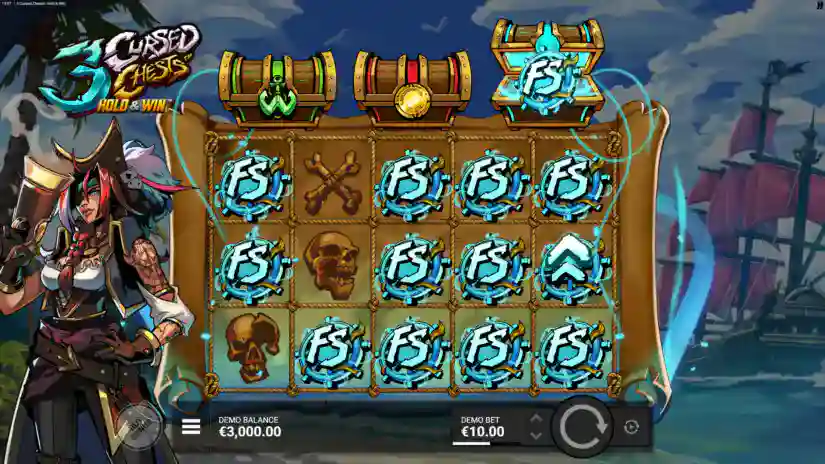Open the autoplay settings
Screen dimensions: 825x464
coord(631,427)
